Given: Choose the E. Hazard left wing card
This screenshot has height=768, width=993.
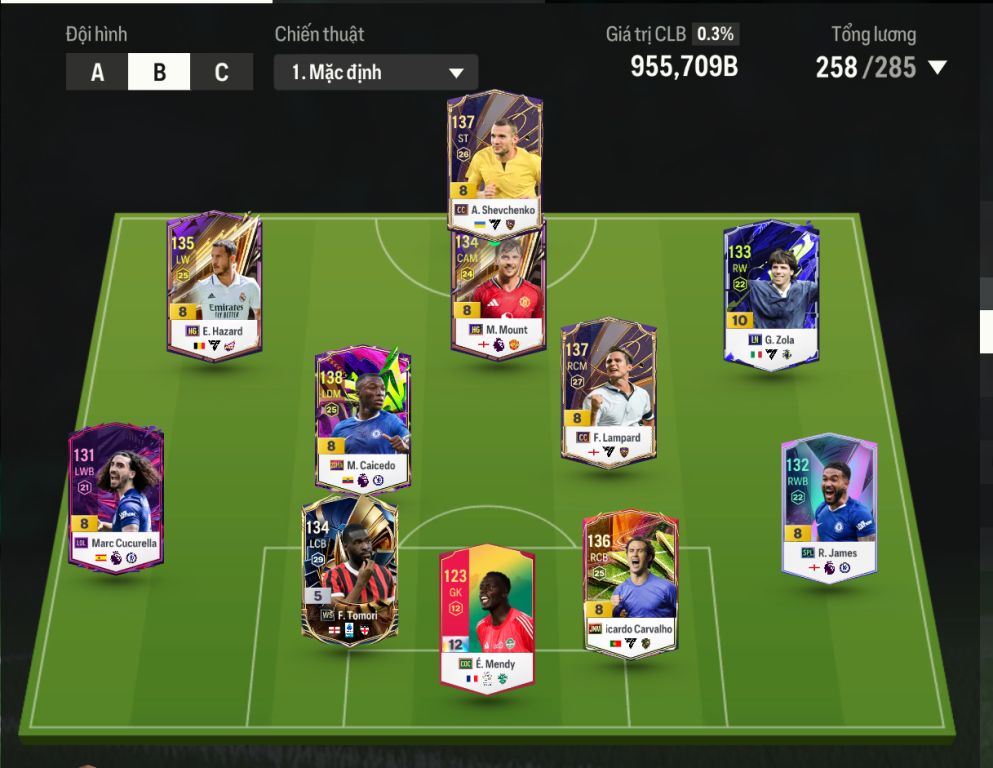Looking at the screenshot, I should [x=214, y=284].
